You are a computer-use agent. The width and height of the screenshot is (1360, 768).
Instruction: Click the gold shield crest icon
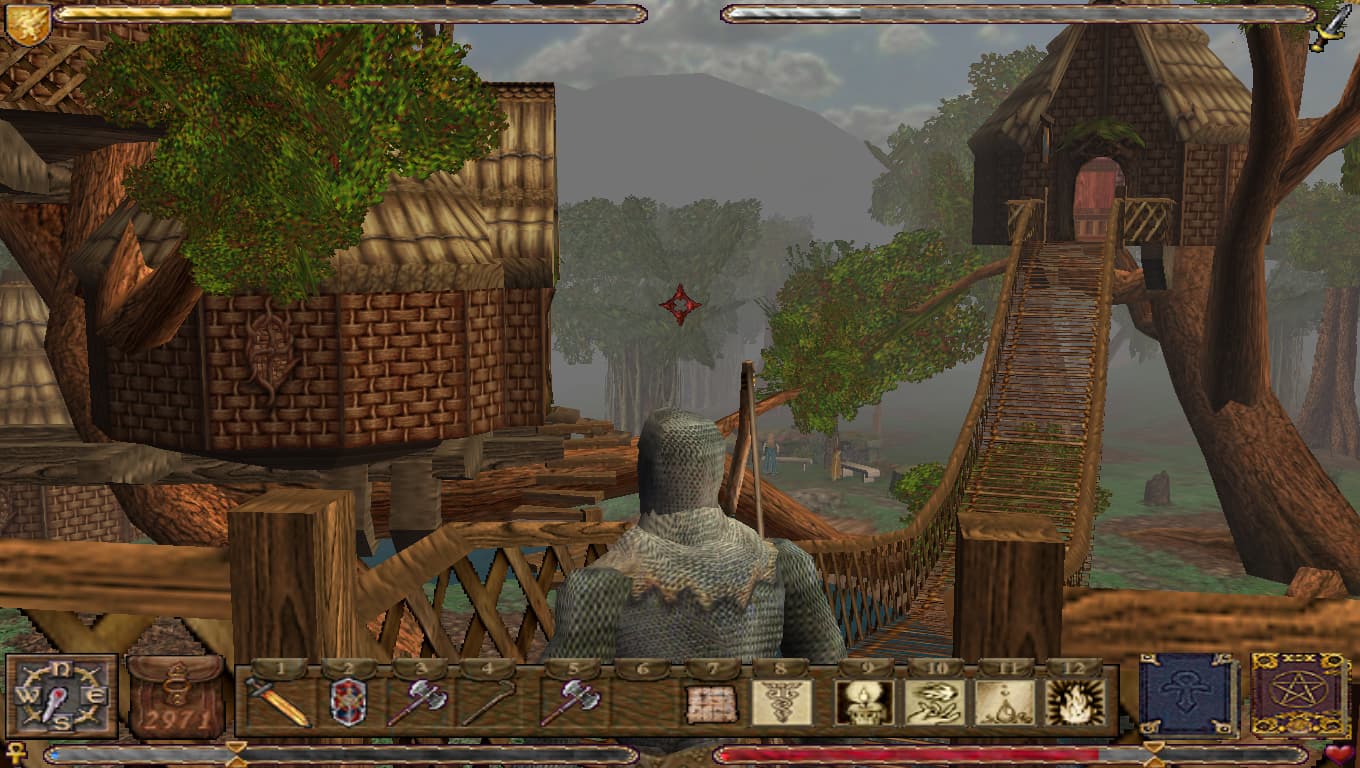click(27, 22)
